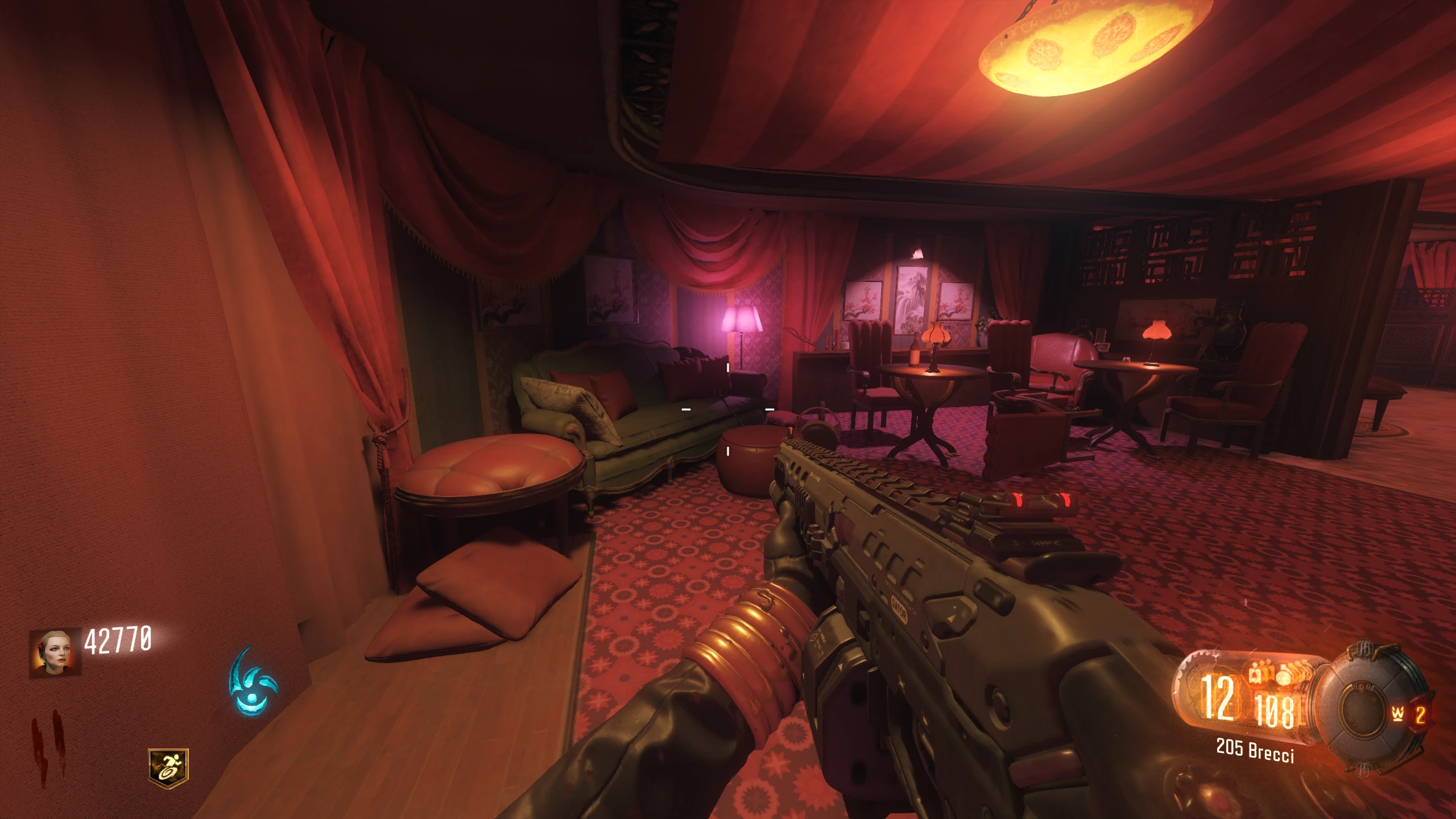
Task: Click the Stamin-Up perk icon
Action: click(168, 768)
